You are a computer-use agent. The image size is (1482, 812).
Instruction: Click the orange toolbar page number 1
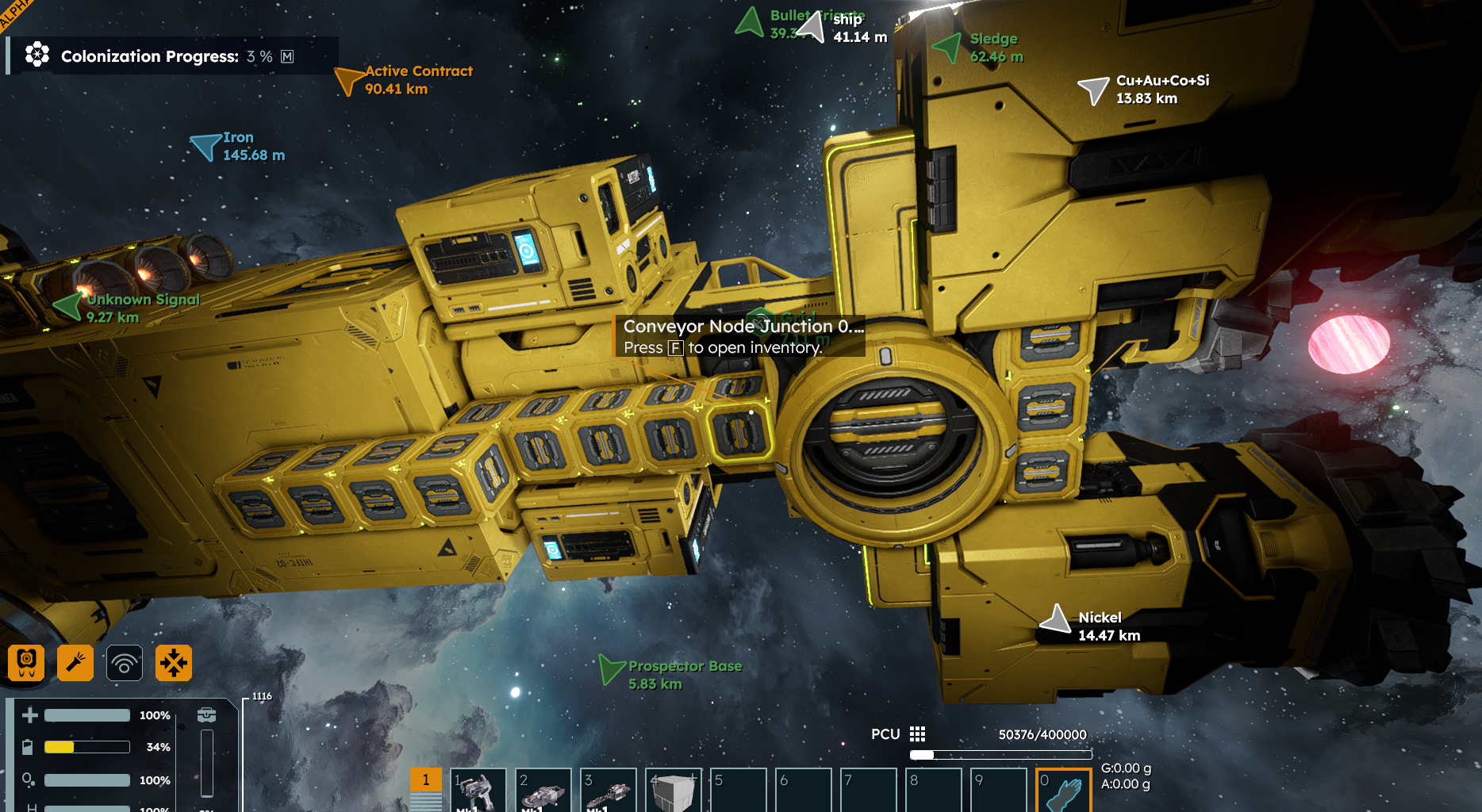pos(426,779)
